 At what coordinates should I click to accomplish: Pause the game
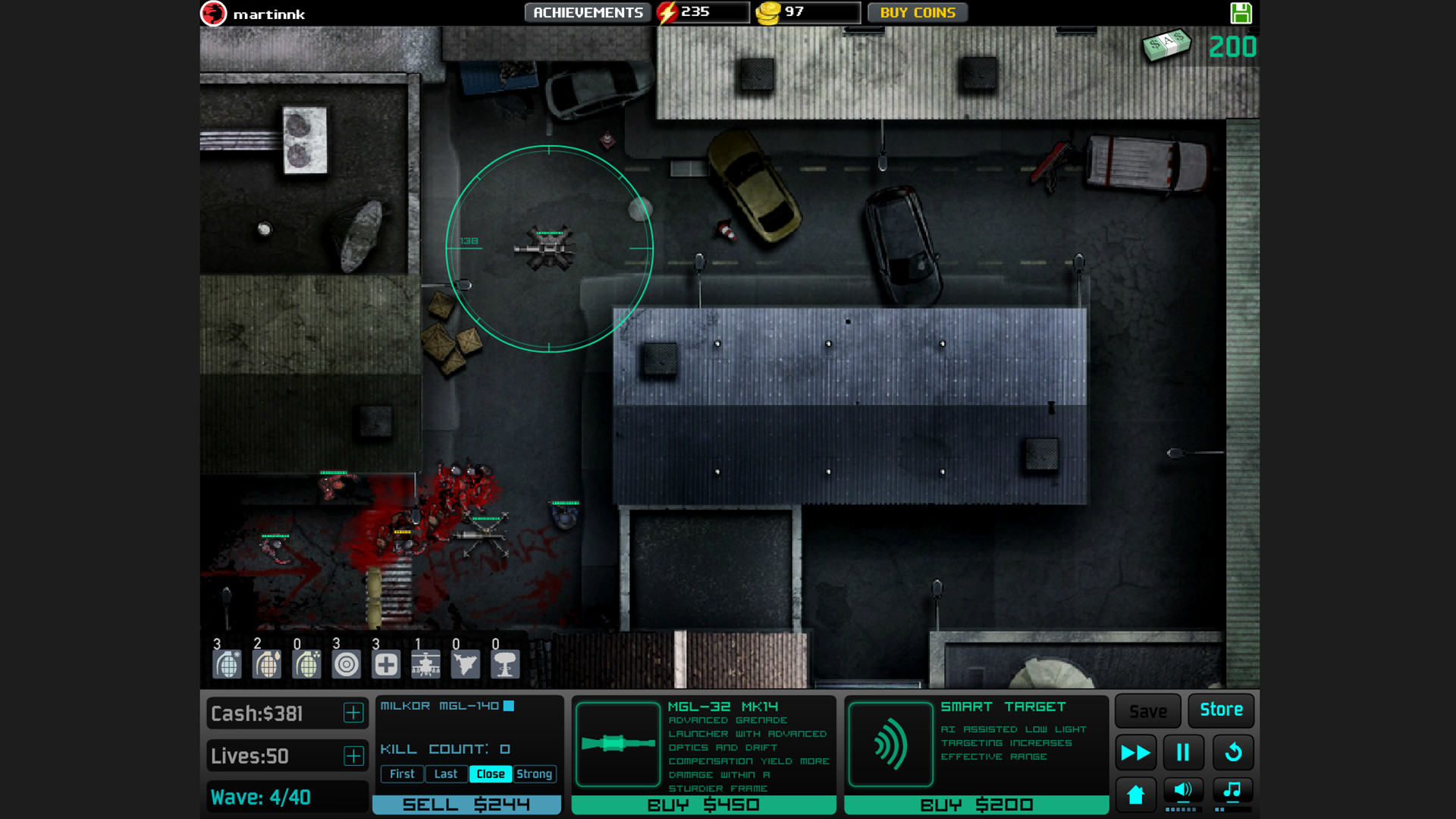click(x=1184, y=752)
